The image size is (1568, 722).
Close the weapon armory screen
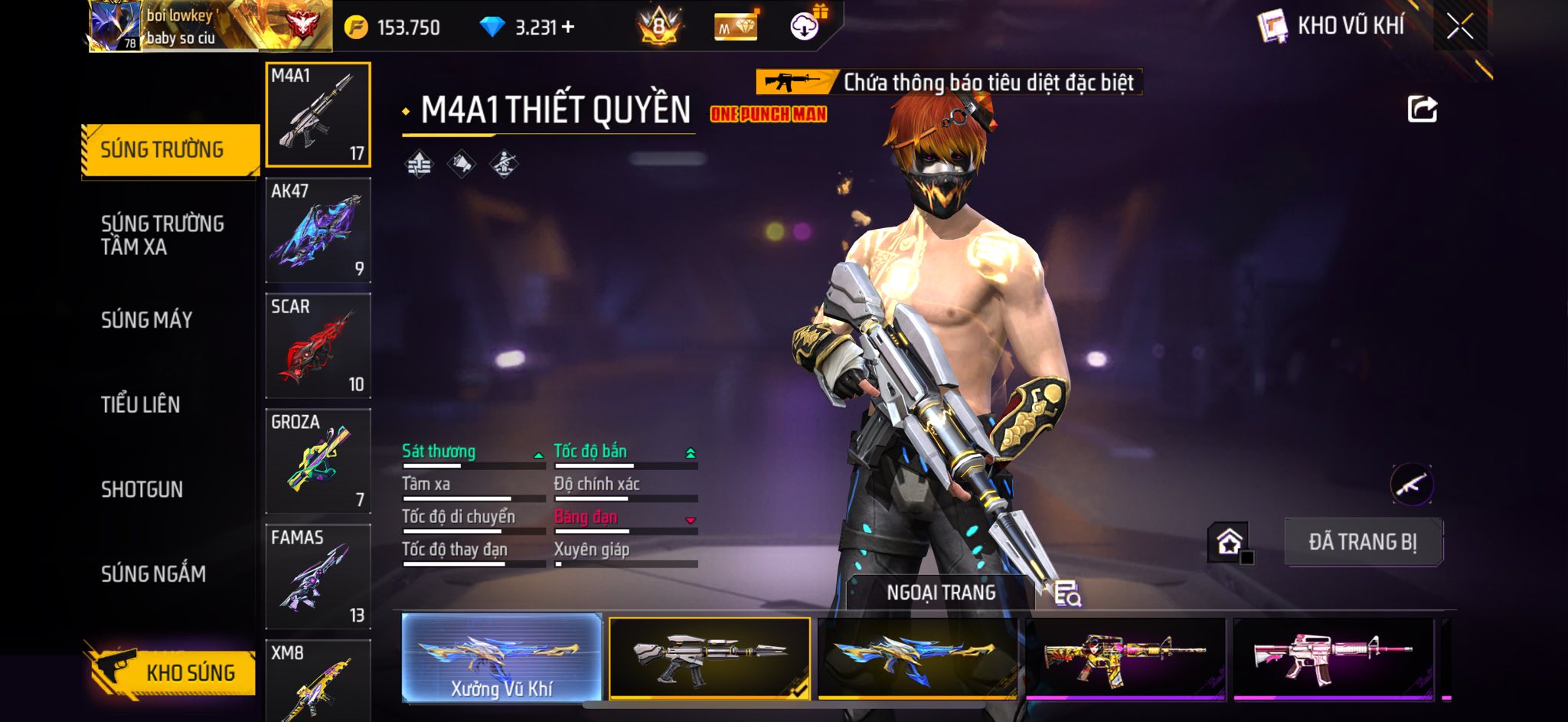pos(1459,27)
